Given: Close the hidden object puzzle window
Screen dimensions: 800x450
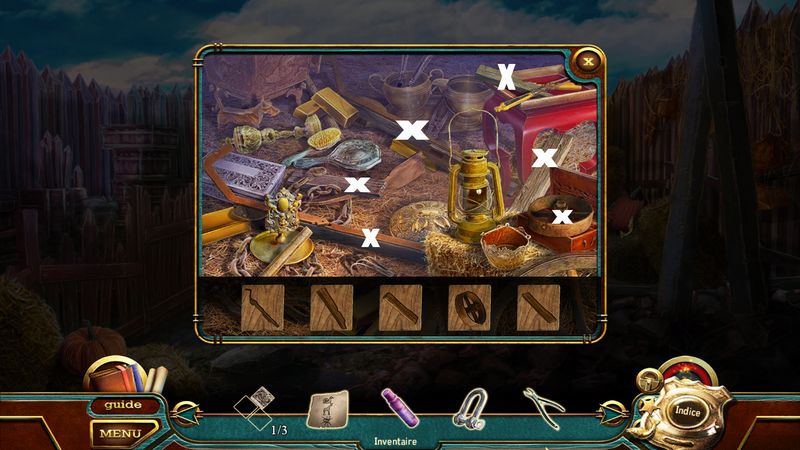Looking at the screenshot, I should (589, 61).
